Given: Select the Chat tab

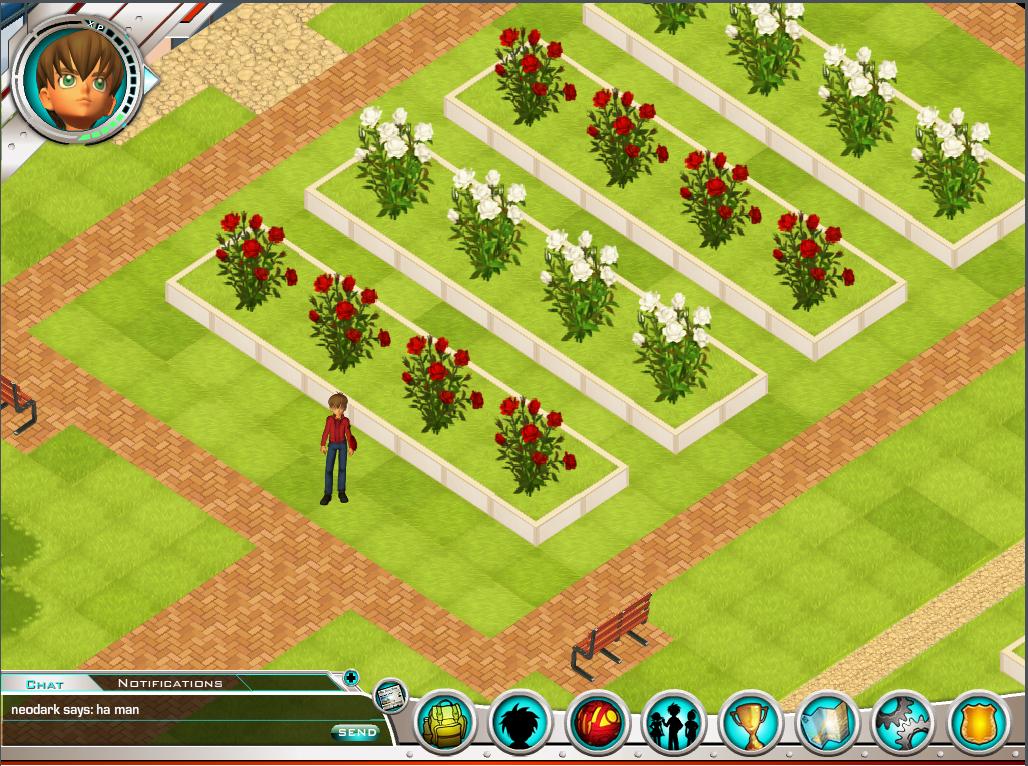Looking at the screenshot, I should click(45, 685).
